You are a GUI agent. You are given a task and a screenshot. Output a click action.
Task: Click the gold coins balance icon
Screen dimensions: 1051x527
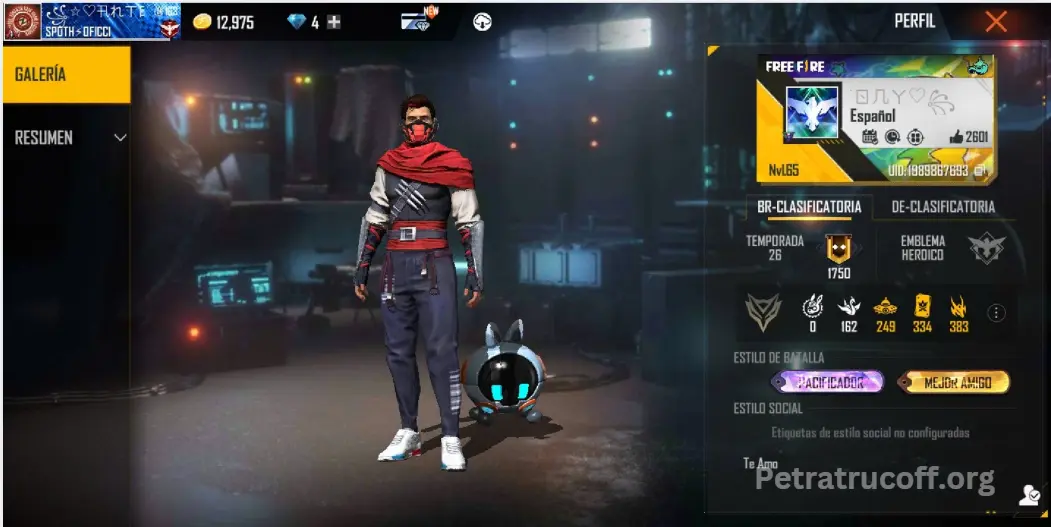(202, 22)
